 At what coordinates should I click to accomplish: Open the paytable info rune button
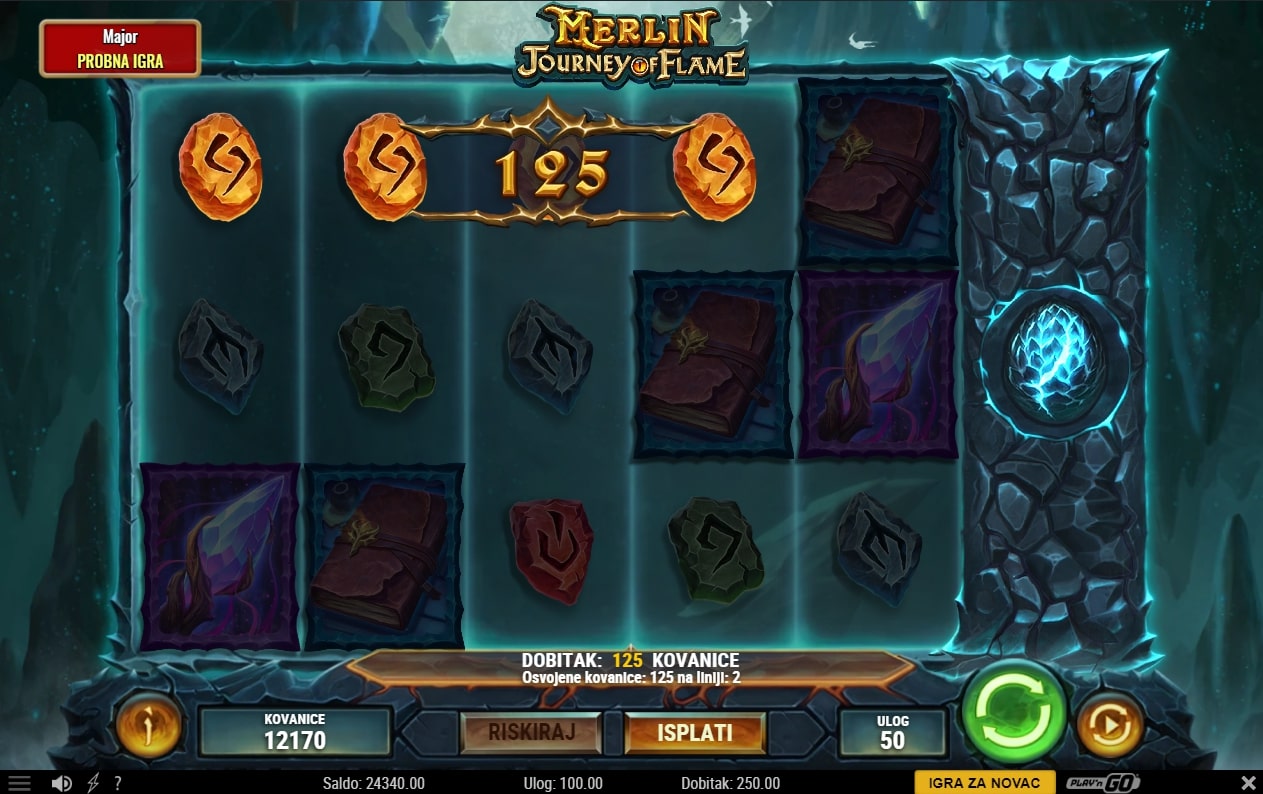(149, 726)
